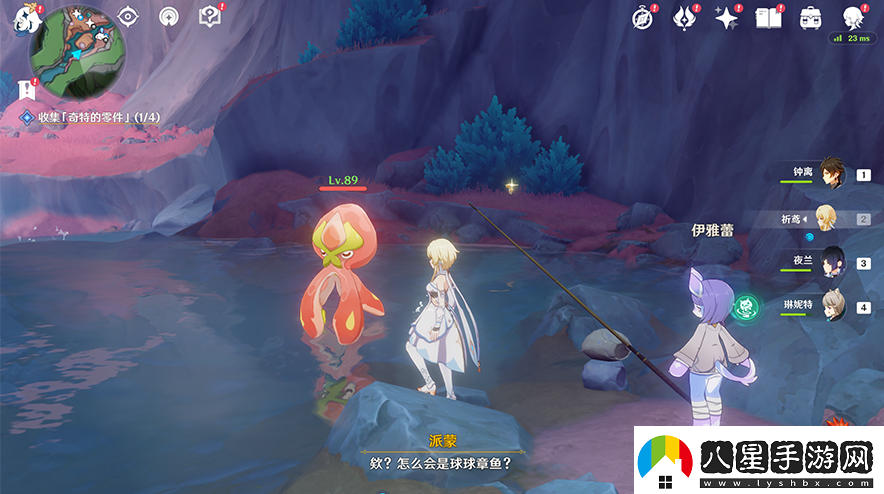Open the winged battle pass icon
884x494 pixels.
coord(684,17)
